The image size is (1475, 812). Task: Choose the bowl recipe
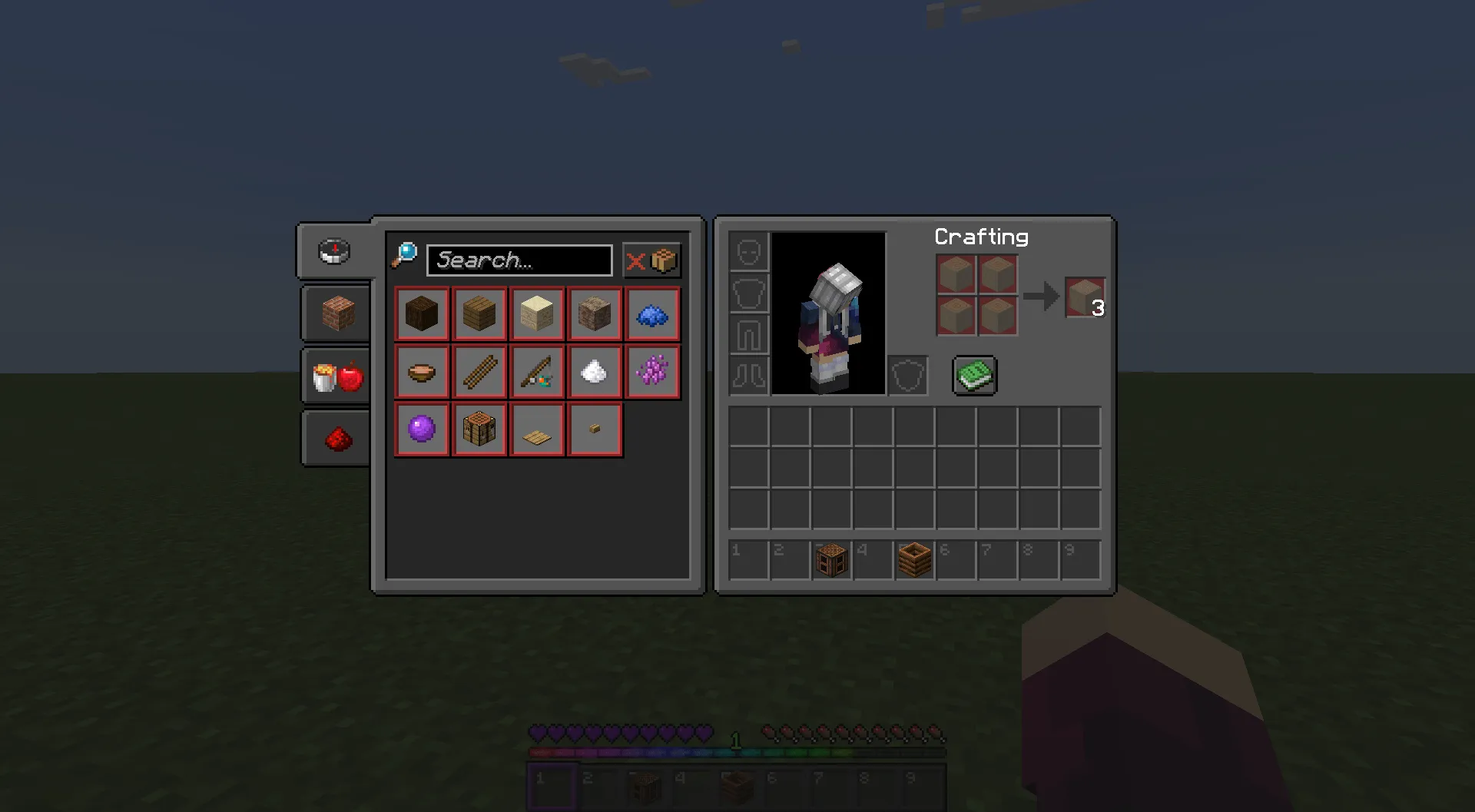tap(422, 371)
